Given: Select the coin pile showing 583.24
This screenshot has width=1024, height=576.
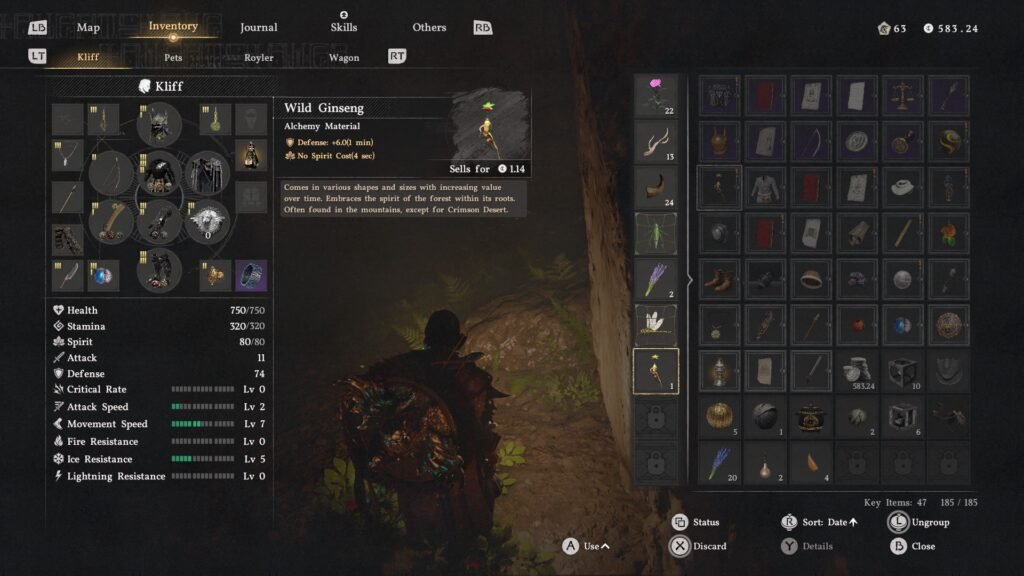Looking at the screenshot, I should point(857,370).
